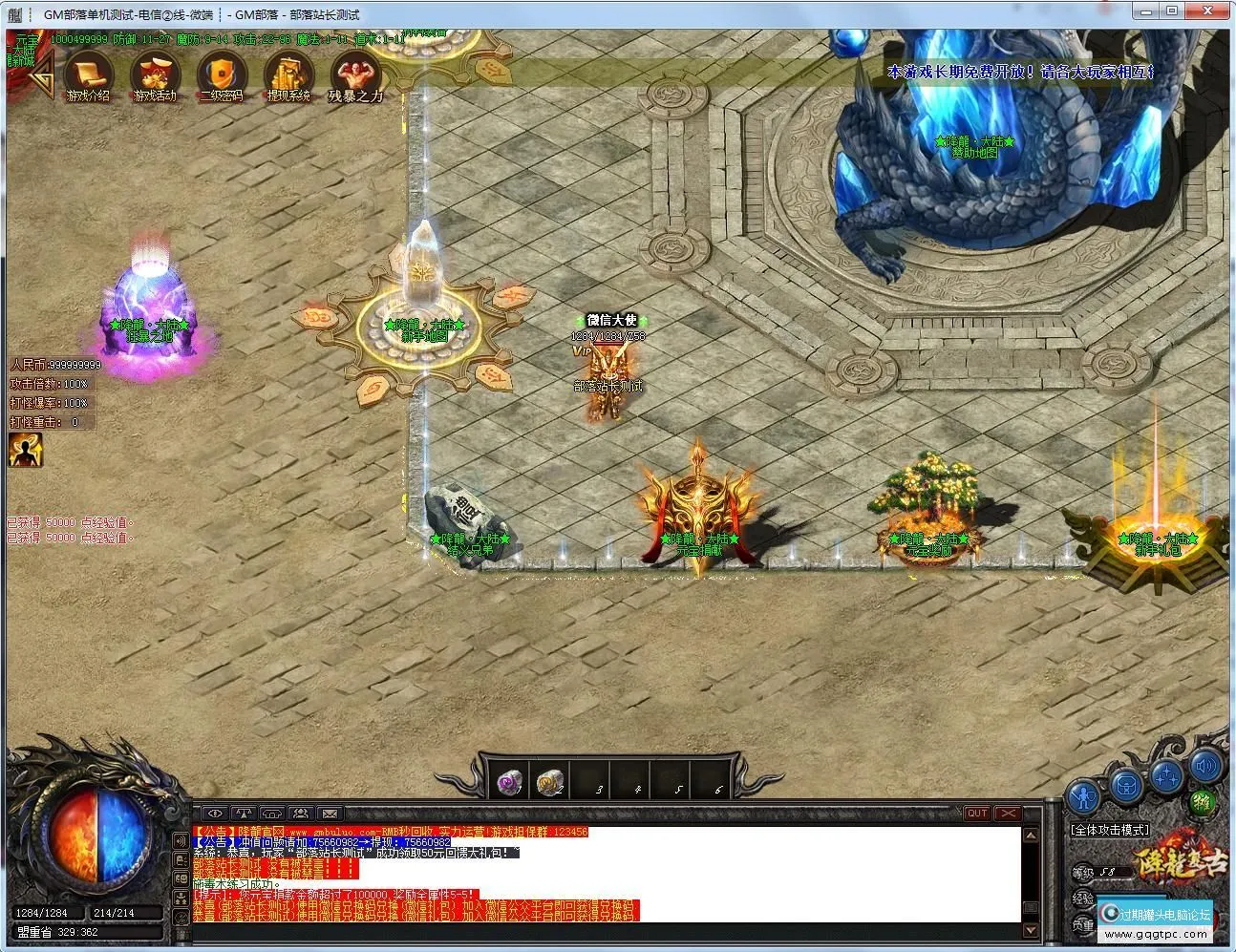1236x952 pixels.
Task: Open the 游戏活动 events icon
Action: pos(155,74)
